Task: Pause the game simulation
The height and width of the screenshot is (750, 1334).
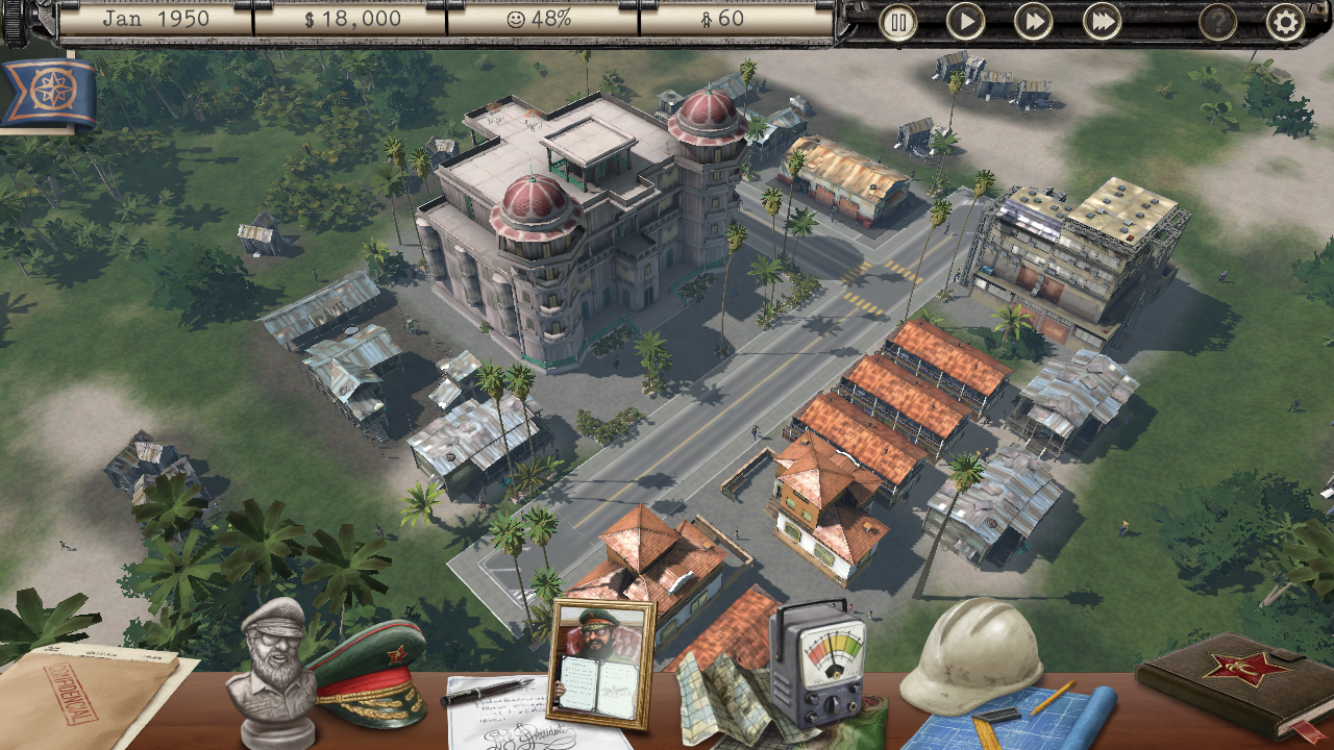Action: pyautogui.click(x=898, y=22)
